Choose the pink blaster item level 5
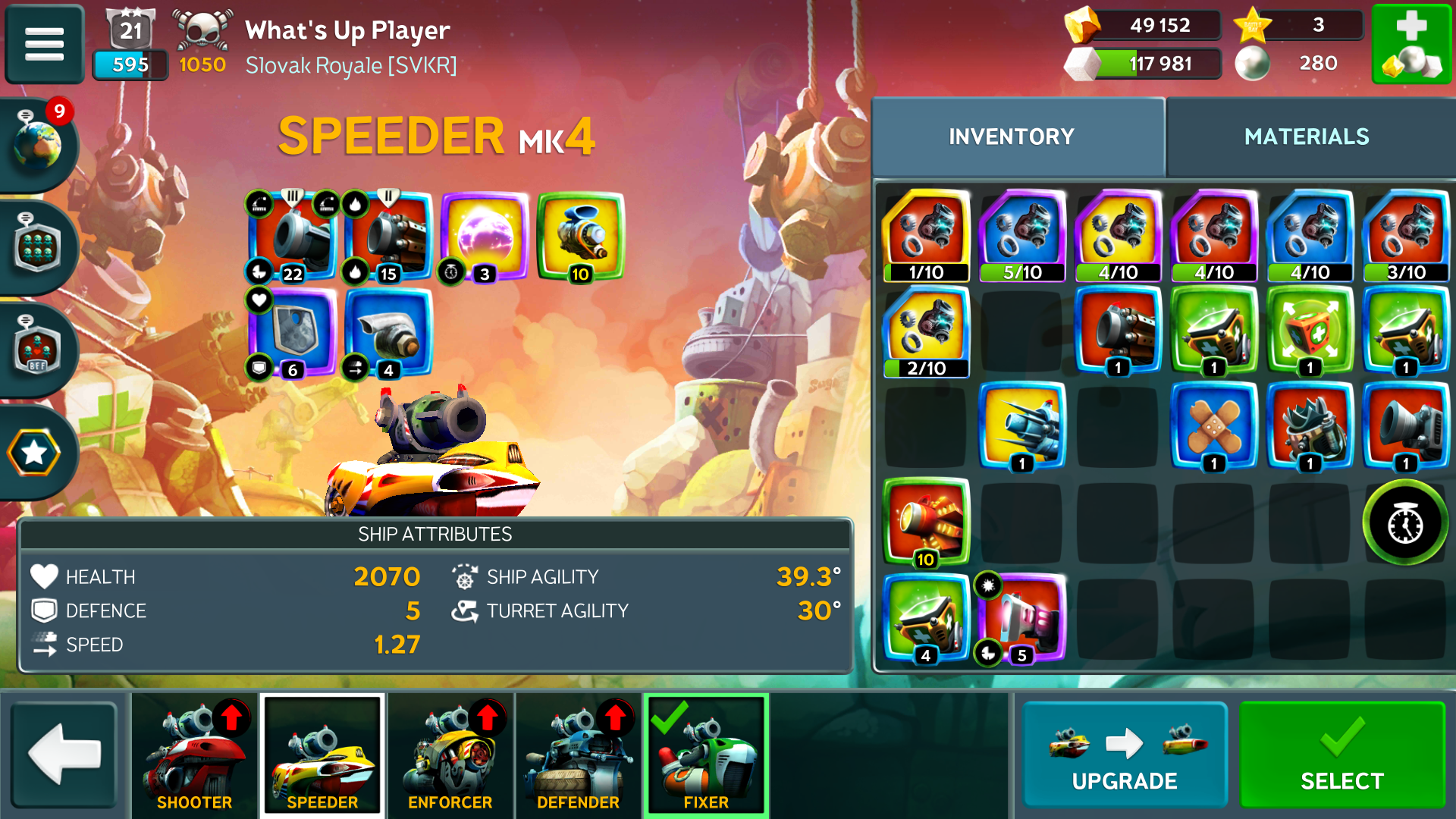 coord(1021,619)
